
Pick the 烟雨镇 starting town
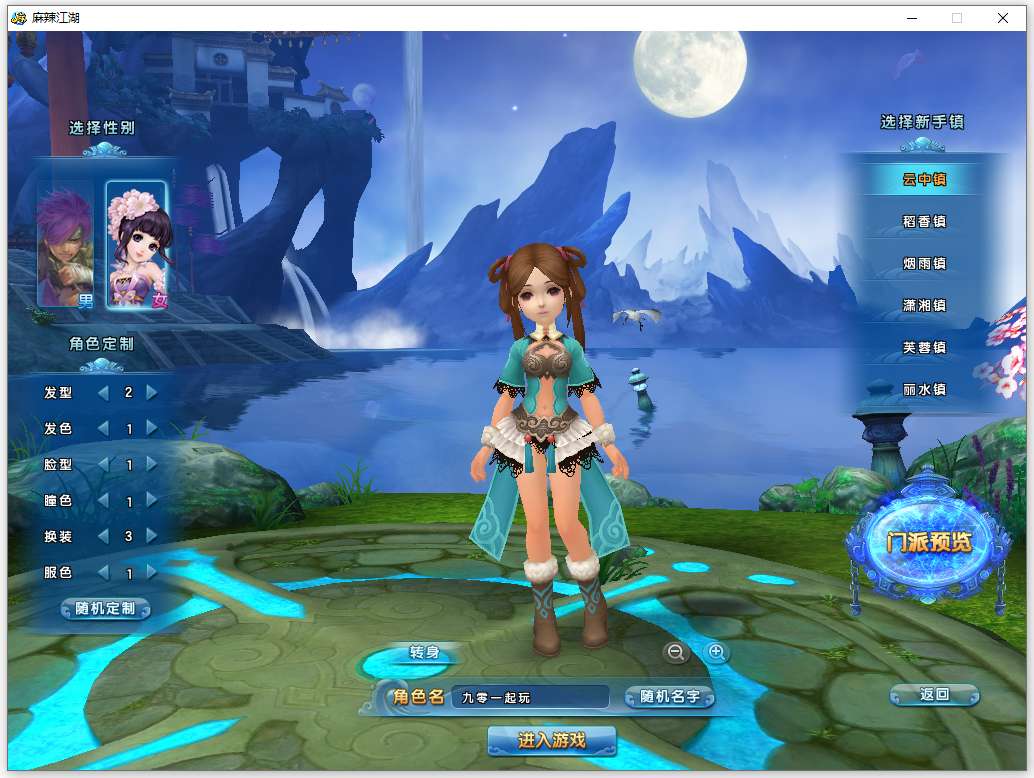(x=924, y=264)
